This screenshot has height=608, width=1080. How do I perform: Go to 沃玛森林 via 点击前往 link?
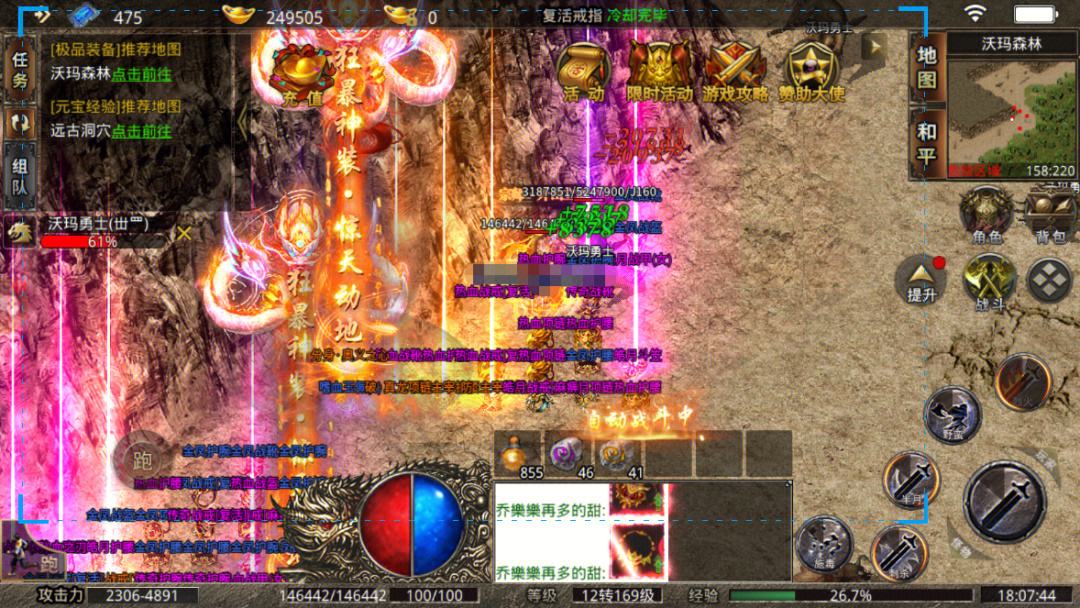pos(141,73)
